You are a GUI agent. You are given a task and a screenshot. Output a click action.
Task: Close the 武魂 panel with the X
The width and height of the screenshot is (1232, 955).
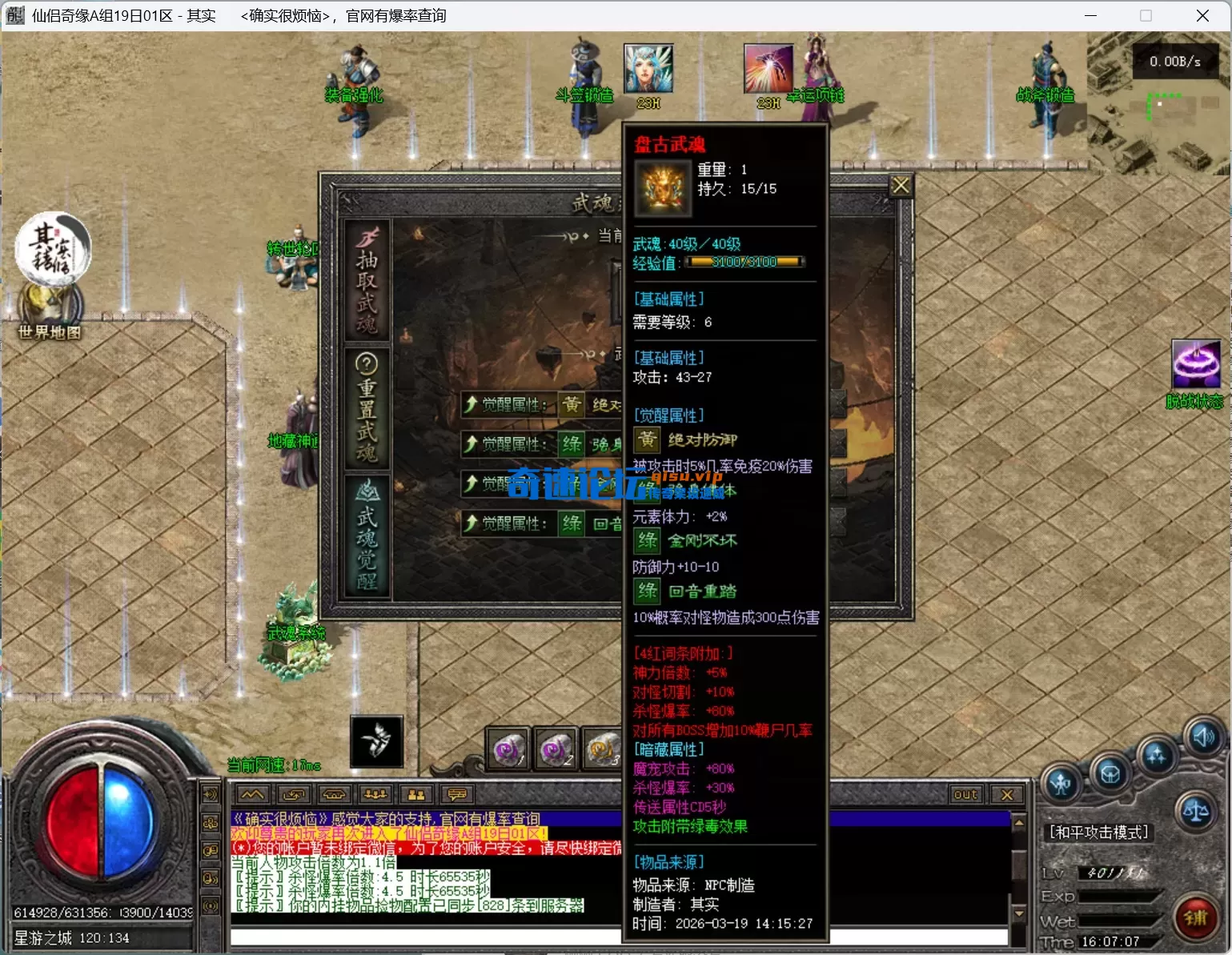[901, 186]
